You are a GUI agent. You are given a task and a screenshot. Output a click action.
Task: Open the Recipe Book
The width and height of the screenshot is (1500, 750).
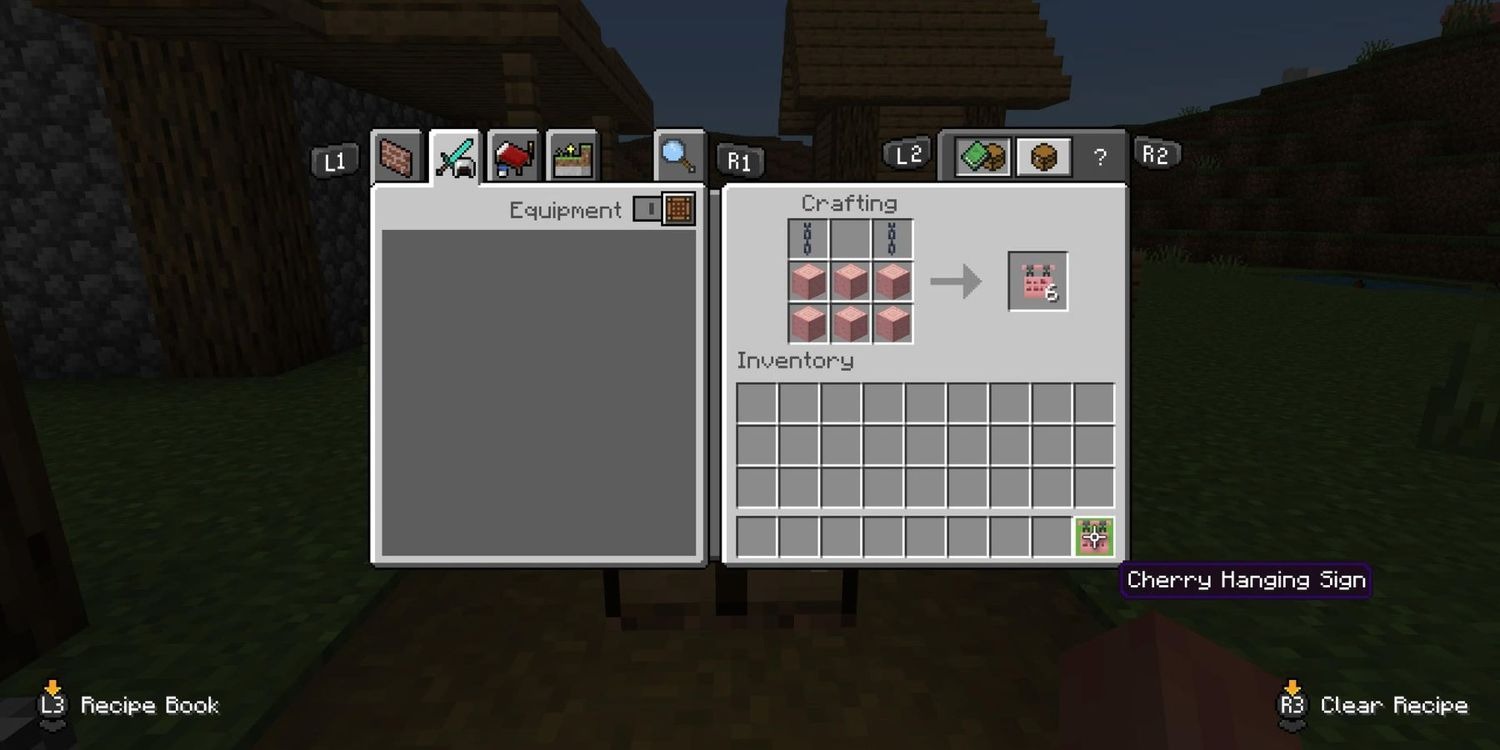(x=50, y=705)
